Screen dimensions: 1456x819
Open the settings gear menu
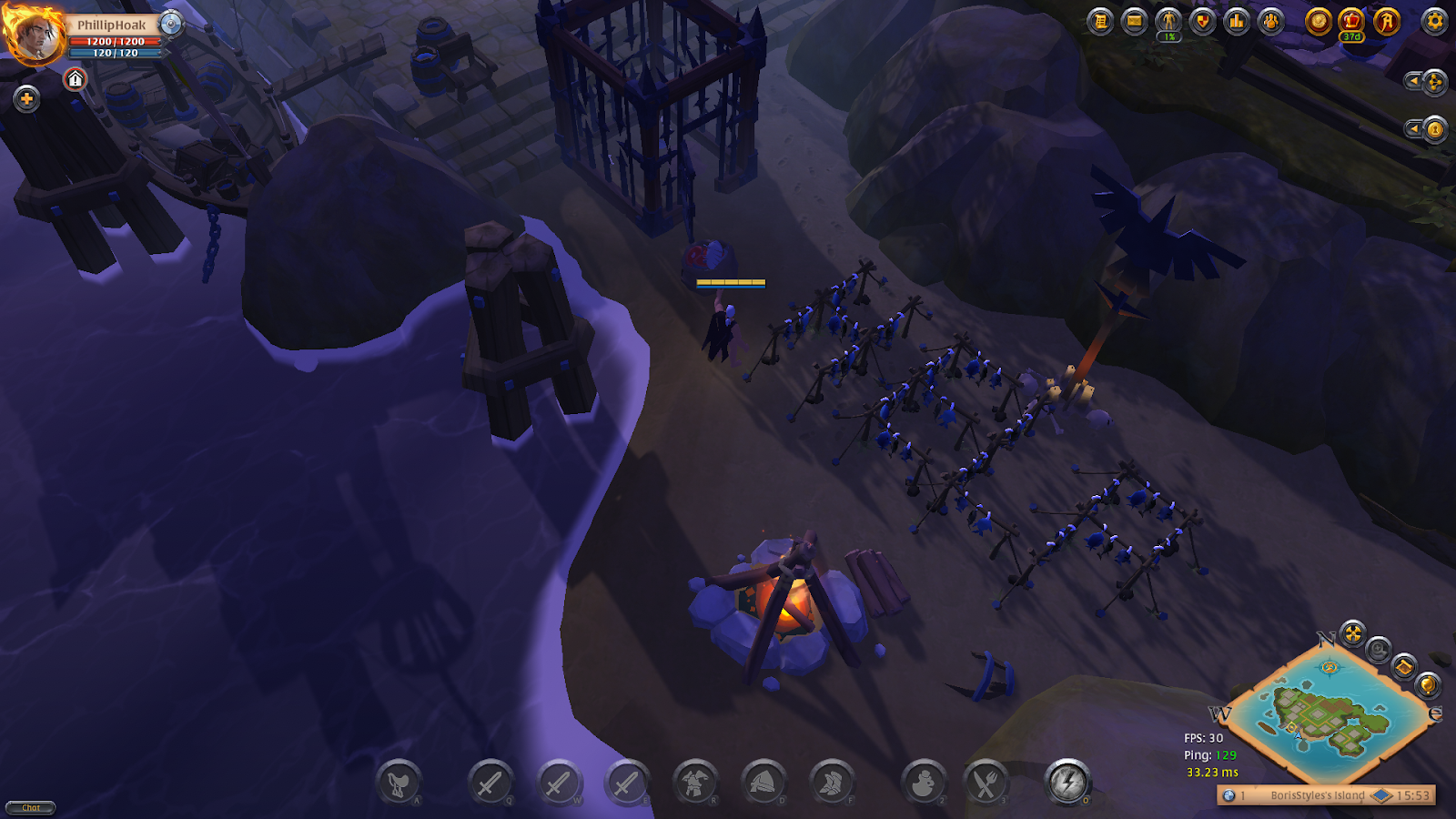(x=1434, y=21)
